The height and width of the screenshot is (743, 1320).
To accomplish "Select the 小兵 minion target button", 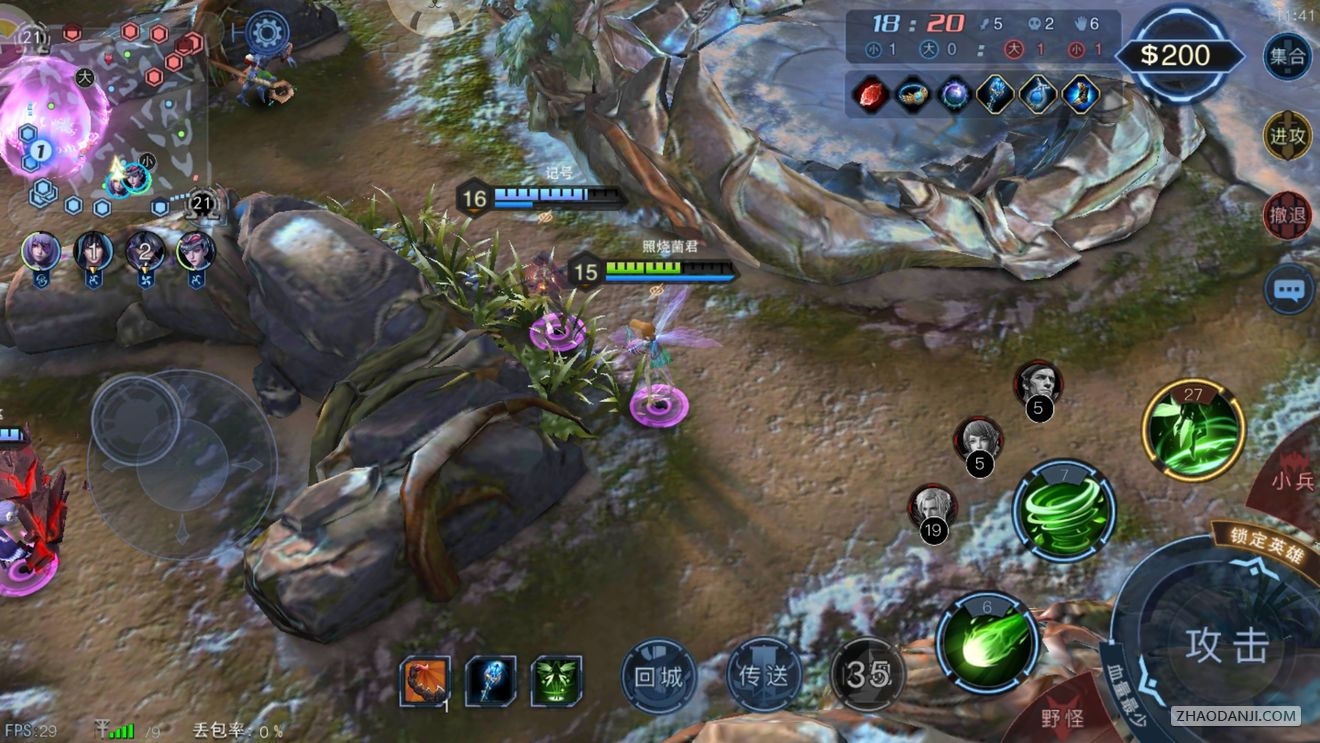I will [1291, 482].
